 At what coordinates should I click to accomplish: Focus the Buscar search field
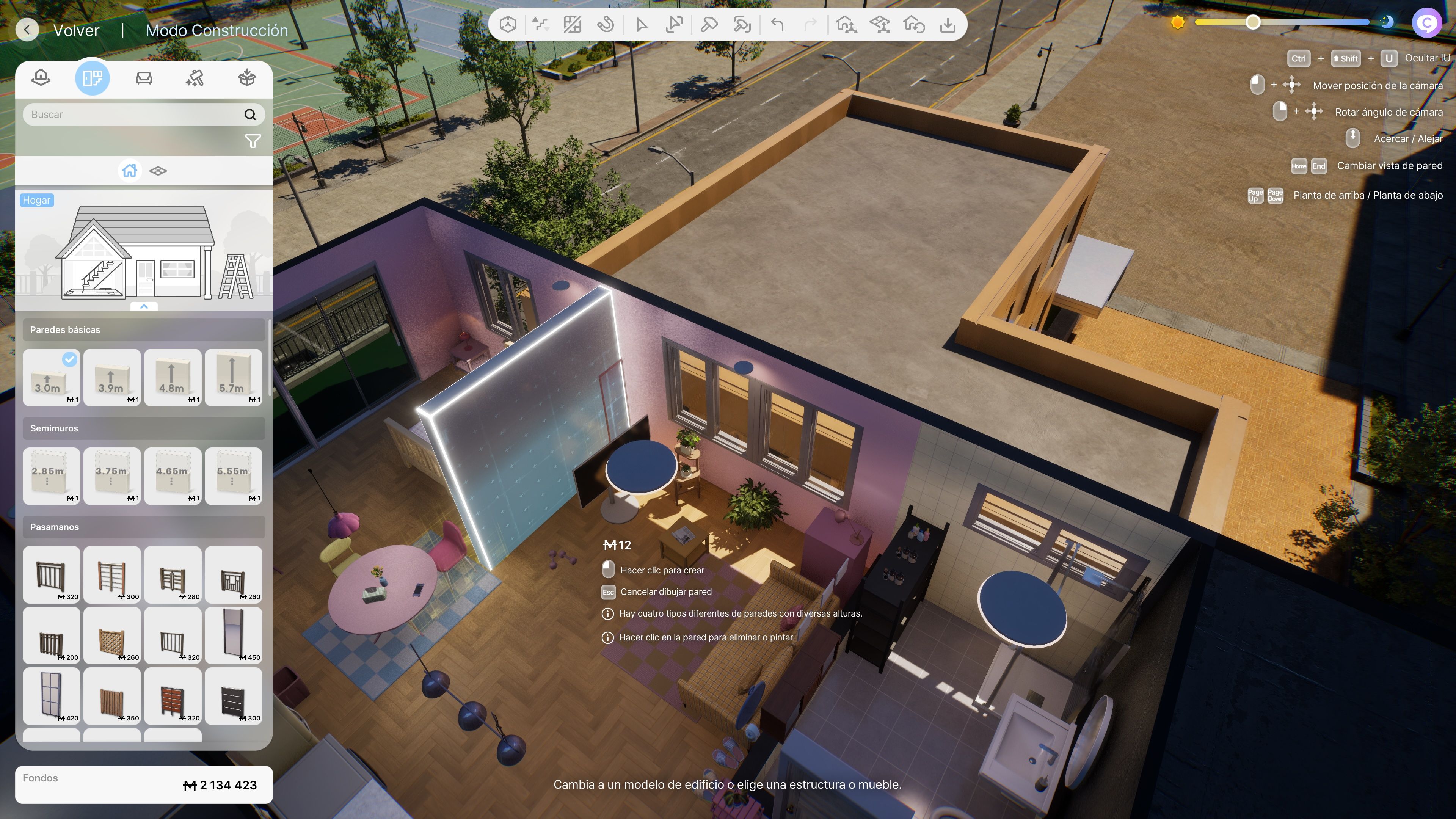pyautogui.click(x=133, y=114)
